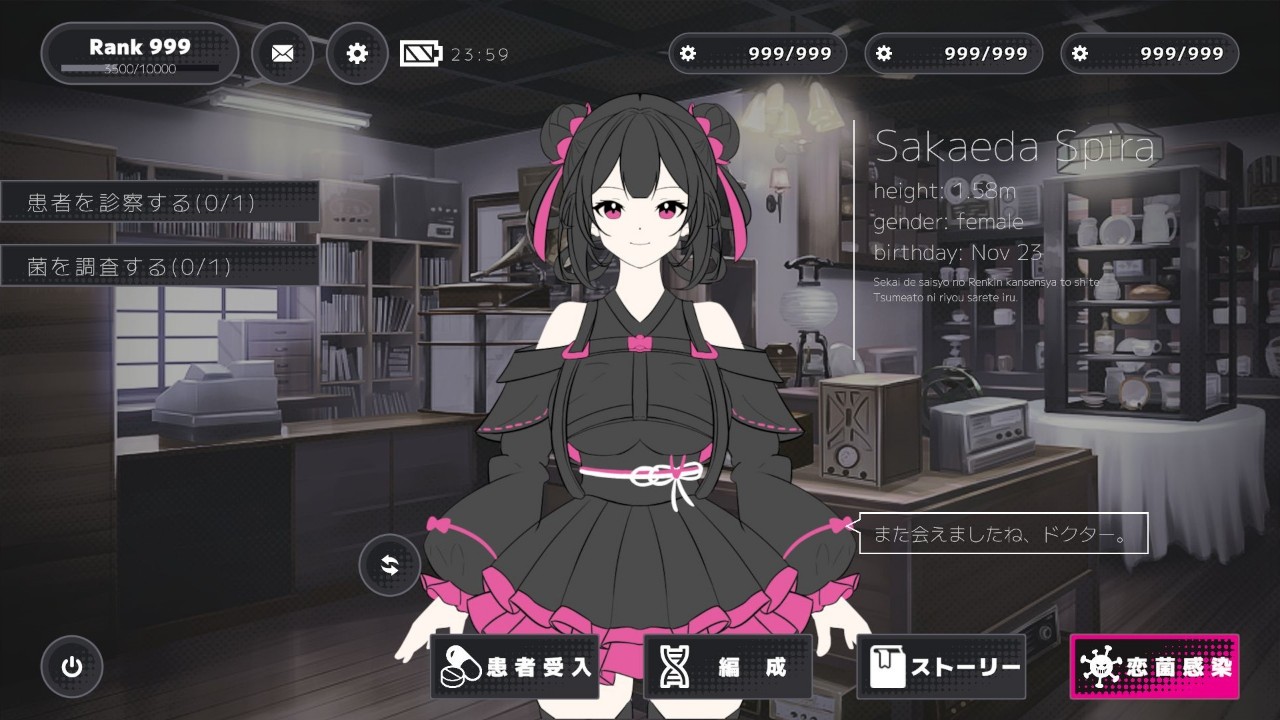Image resolution: width=1280 pixels, height=720 pixels.
Task: Toggle the character outfit swap arrows
Action: click(x=389, y=565)
